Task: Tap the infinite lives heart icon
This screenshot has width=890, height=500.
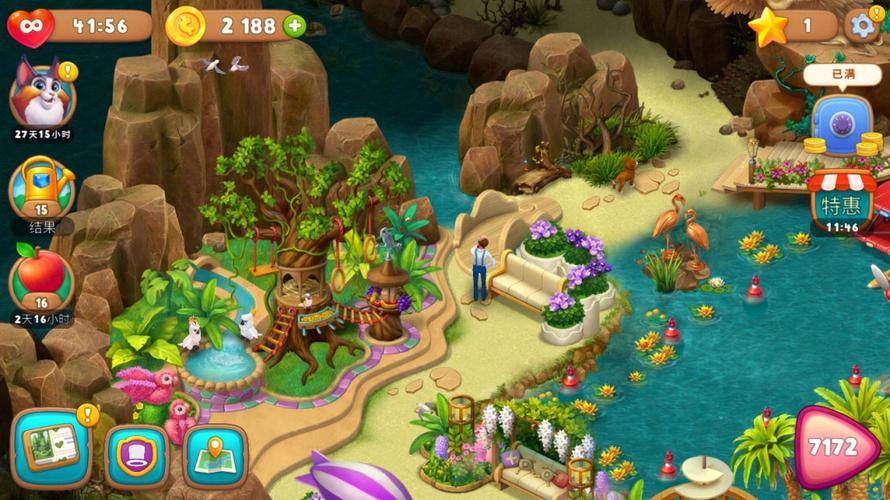Action: [x=30, y=26]
